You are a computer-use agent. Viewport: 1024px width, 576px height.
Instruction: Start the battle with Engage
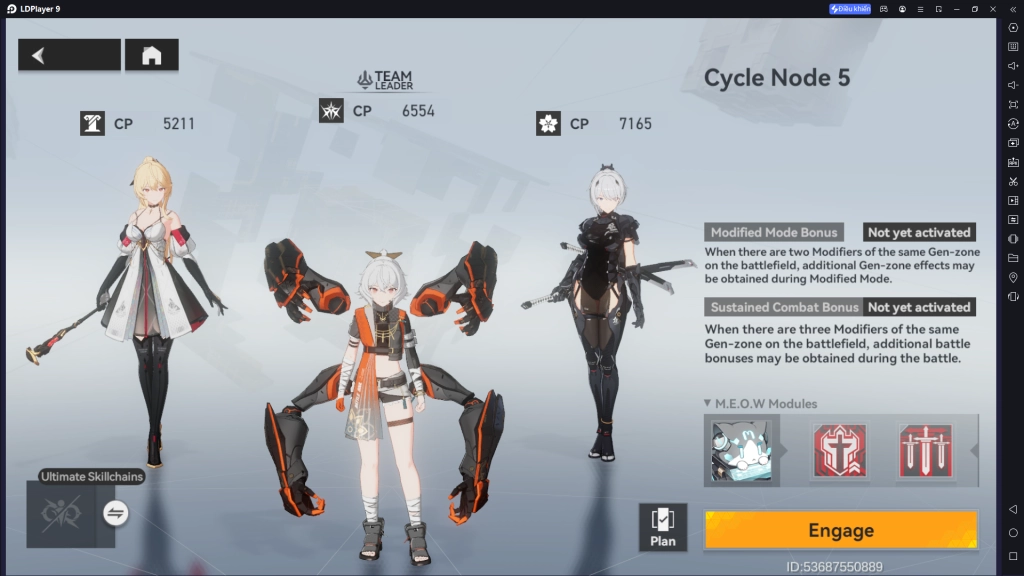point(840,530)
